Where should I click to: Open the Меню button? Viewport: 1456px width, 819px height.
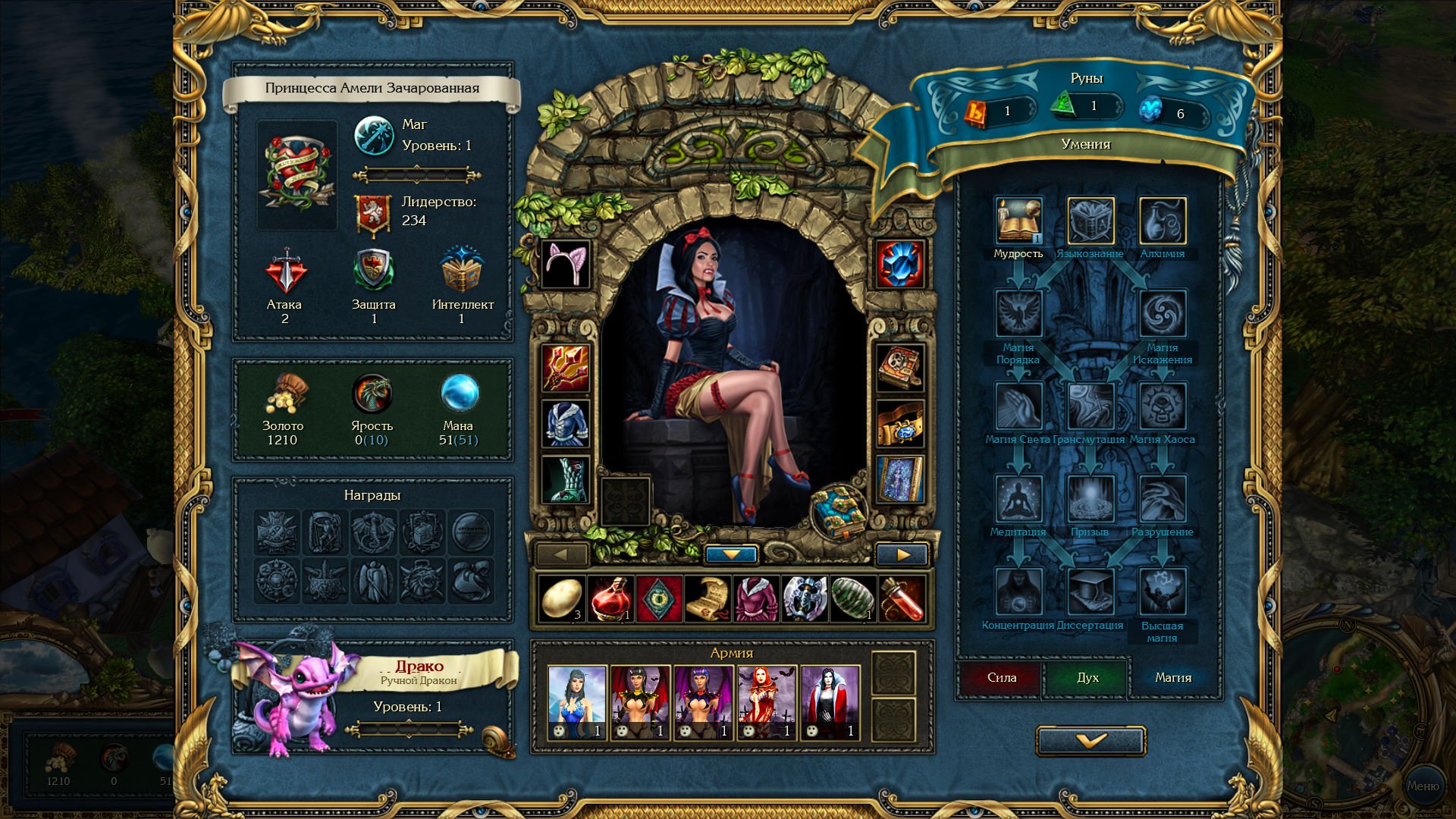coord(1423,786)
